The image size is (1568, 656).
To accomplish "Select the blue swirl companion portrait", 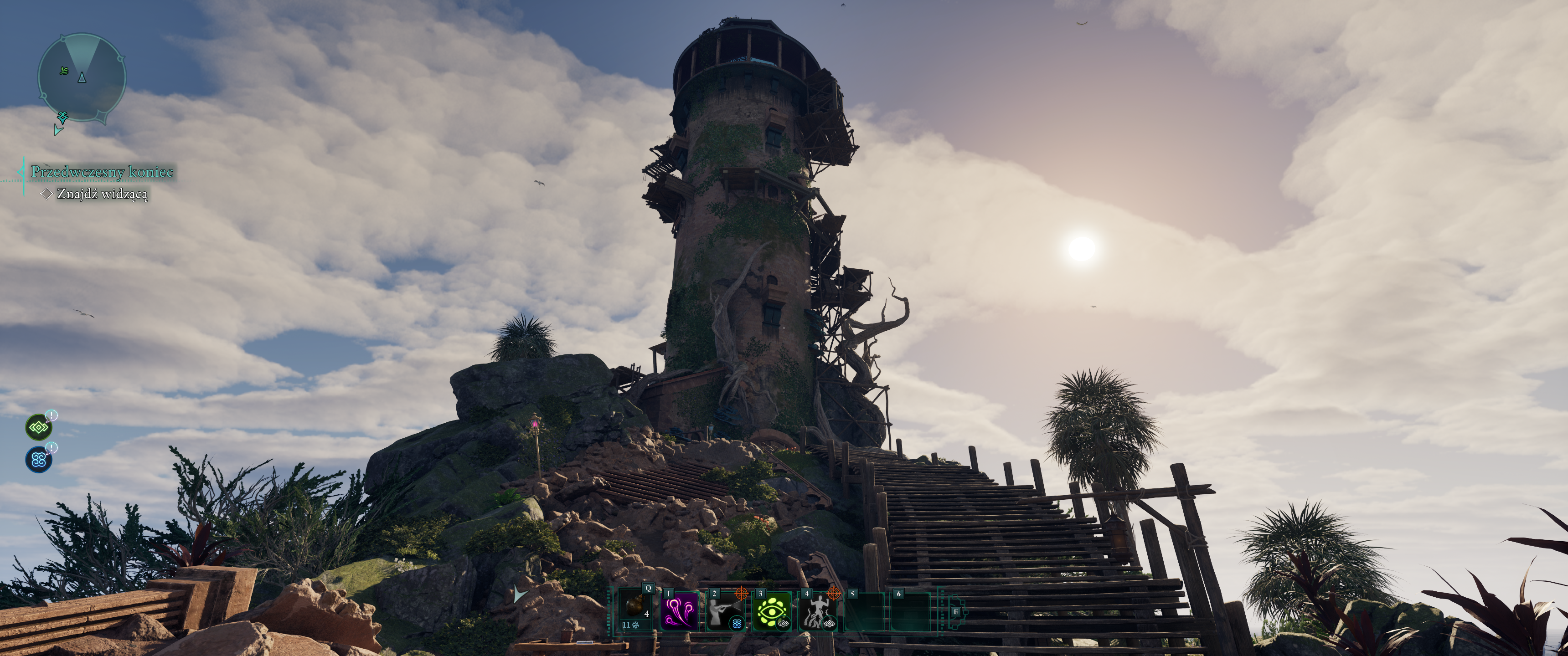I will tap(38, 460).
